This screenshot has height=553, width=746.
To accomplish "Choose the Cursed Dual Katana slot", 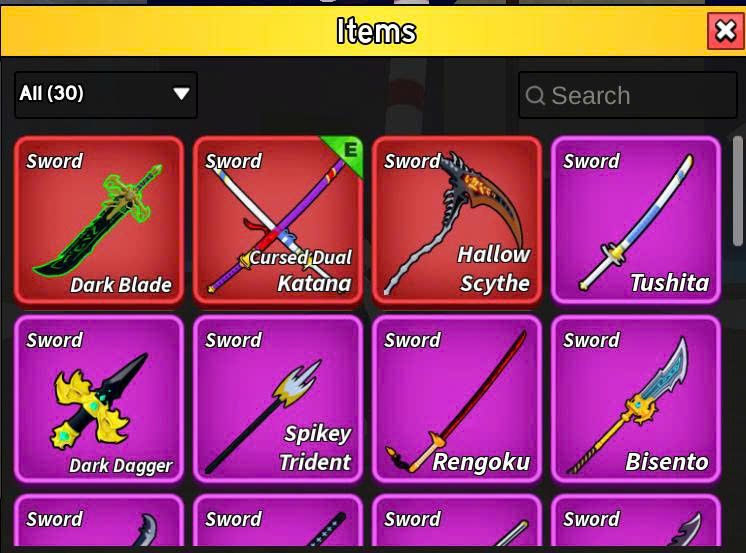I will pos(278,220).
